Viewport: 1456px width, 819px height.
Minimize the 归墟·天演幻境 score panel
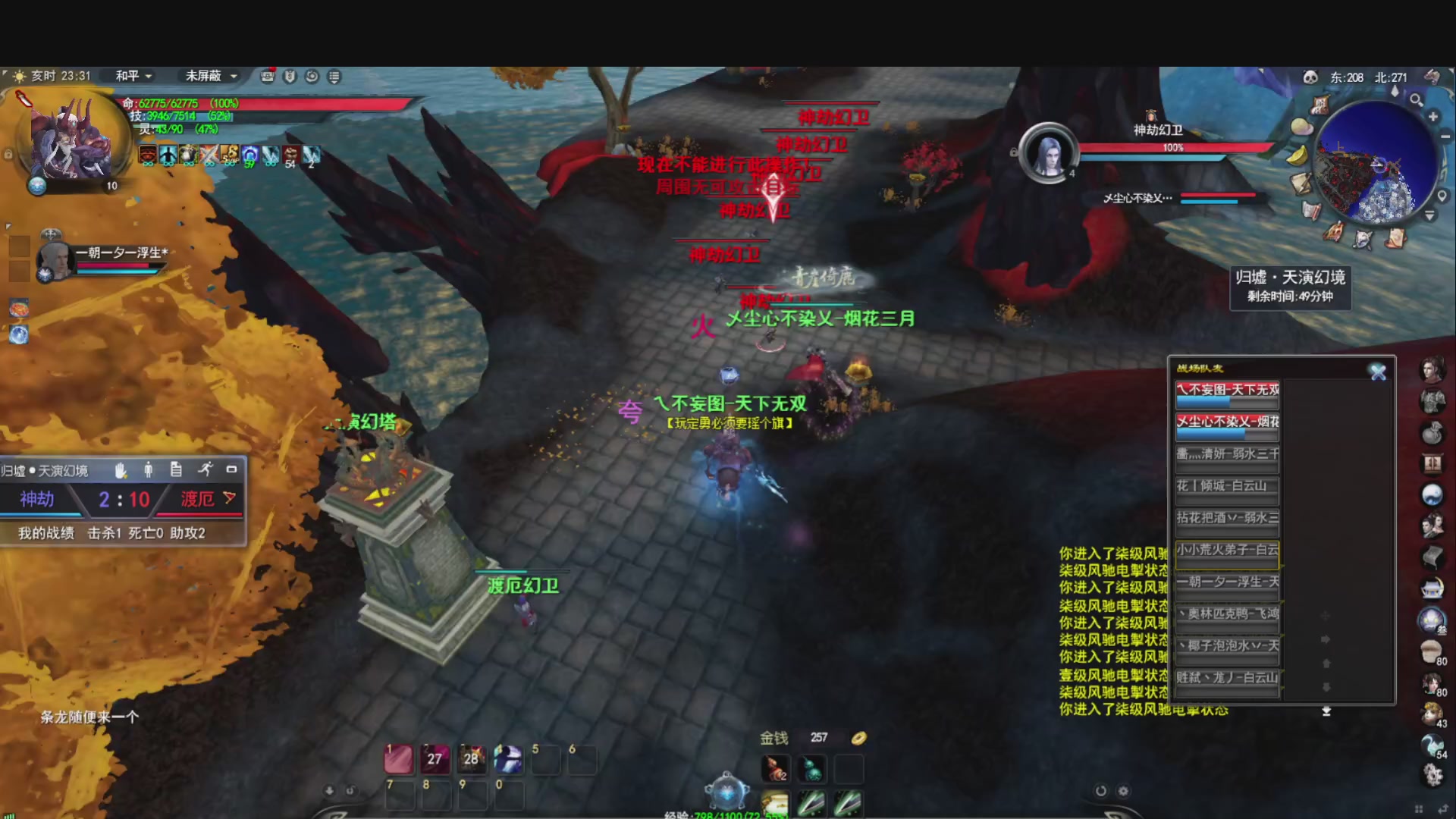point(232,470)
